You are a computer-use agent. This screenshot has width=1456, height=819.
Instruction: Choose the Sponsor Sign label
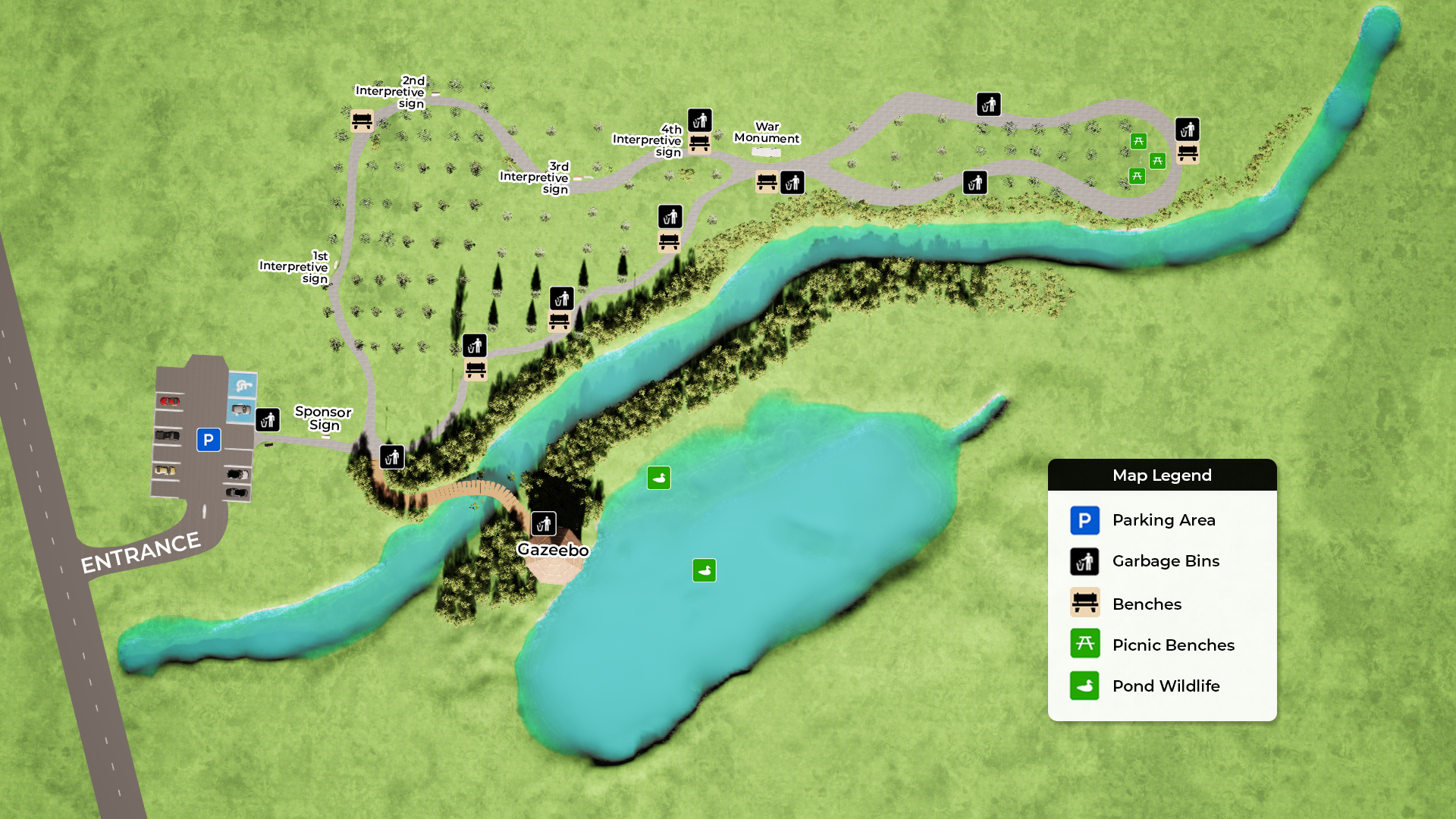coord(323,418)
